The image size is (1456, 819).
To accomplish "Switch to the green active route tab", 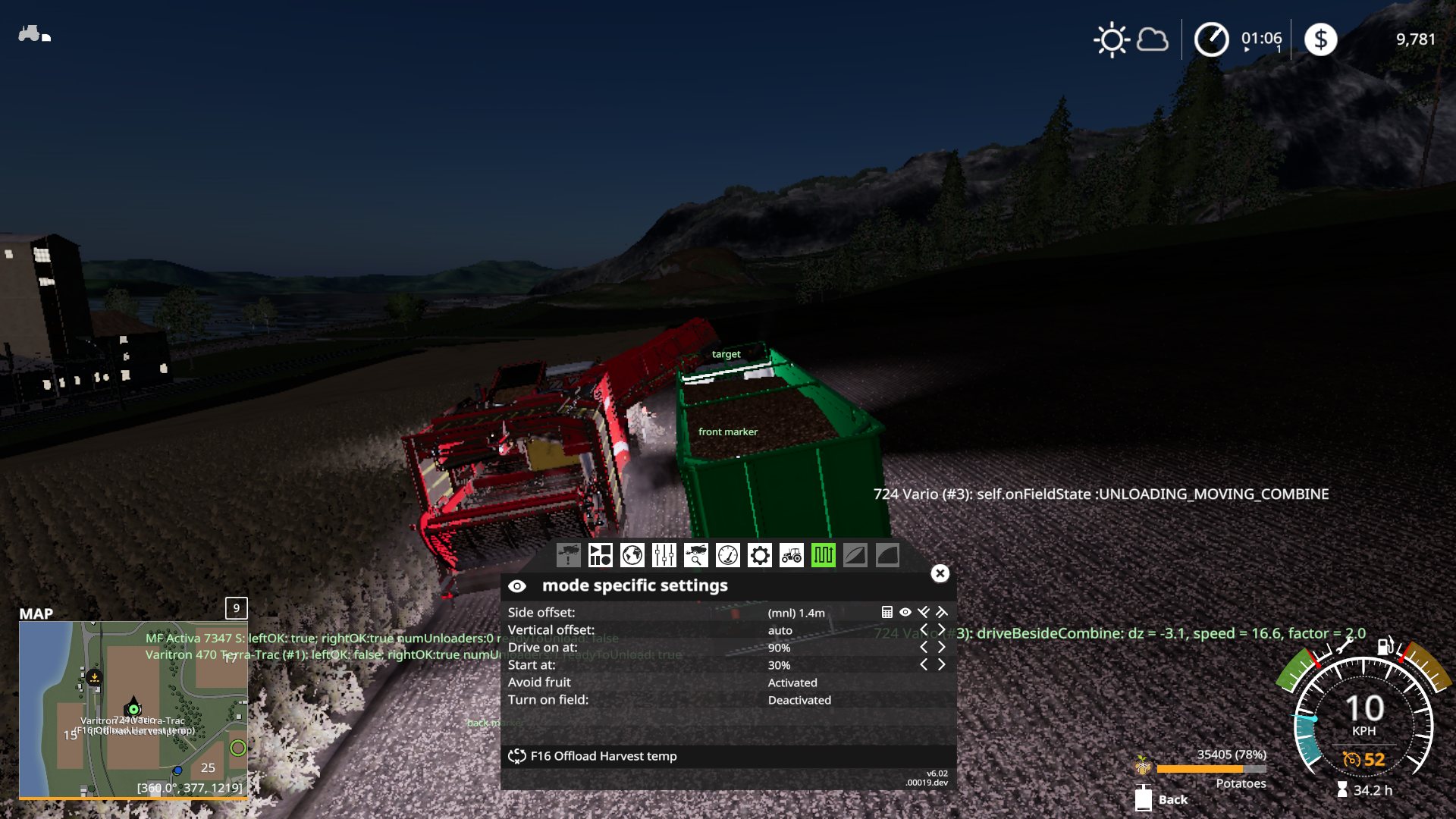I will tap(824, 555).
